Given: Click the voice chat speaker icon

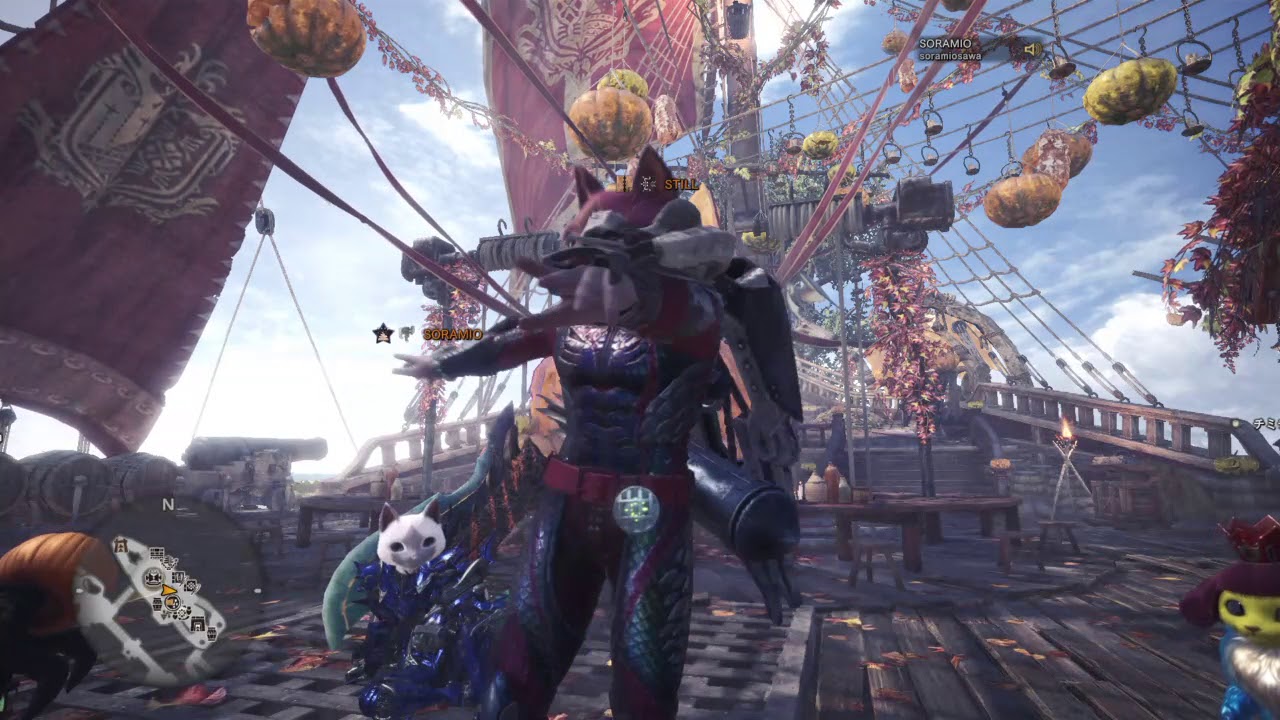Looking at the screenshot, I should click(x=1029, y=49).
